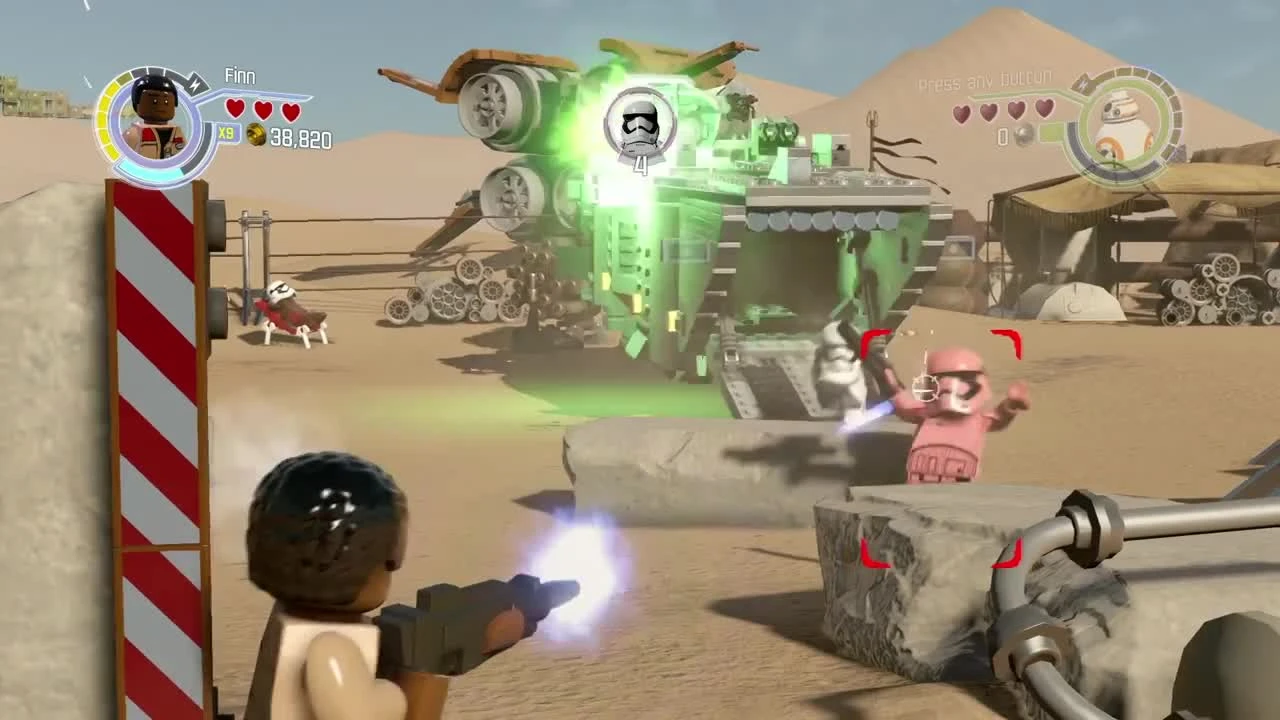Select the lightning bolt on Finn's HUD ring
This screenshot has height=720, width=1280.
[x=195, y=85]
